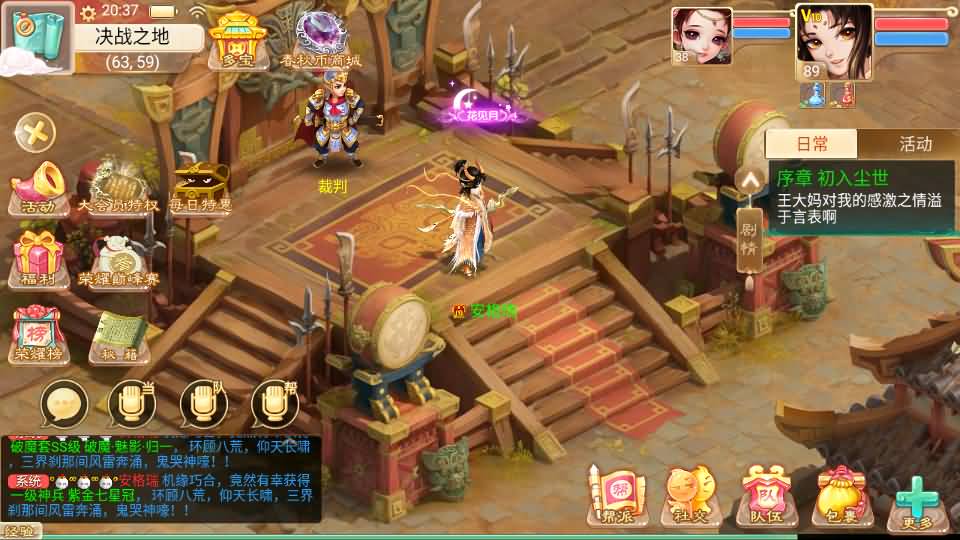Screen dimensions: 960x540
Task: Open the 帮派 guild menu
Action: pos(610,495)
